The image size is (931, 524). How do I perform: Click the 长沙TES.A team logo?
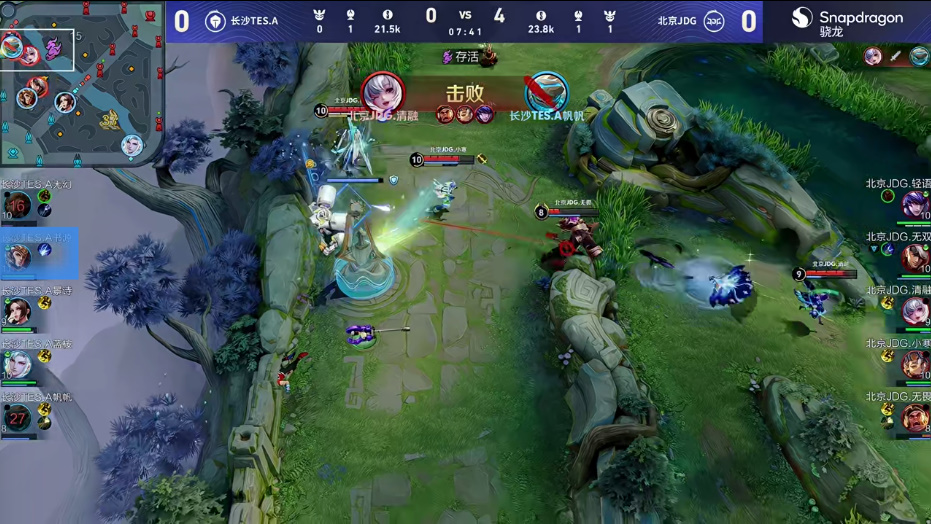click(x=215, y=21)
